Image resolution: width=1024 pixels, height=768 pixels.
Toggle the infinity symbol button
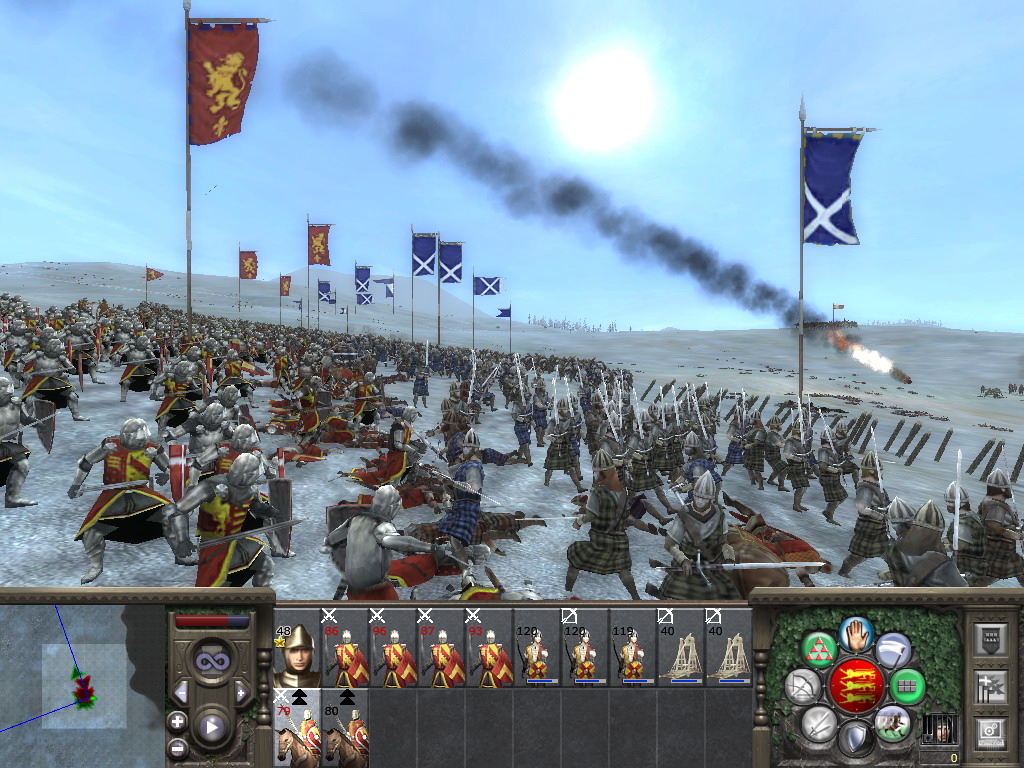[x=211, y=661]
